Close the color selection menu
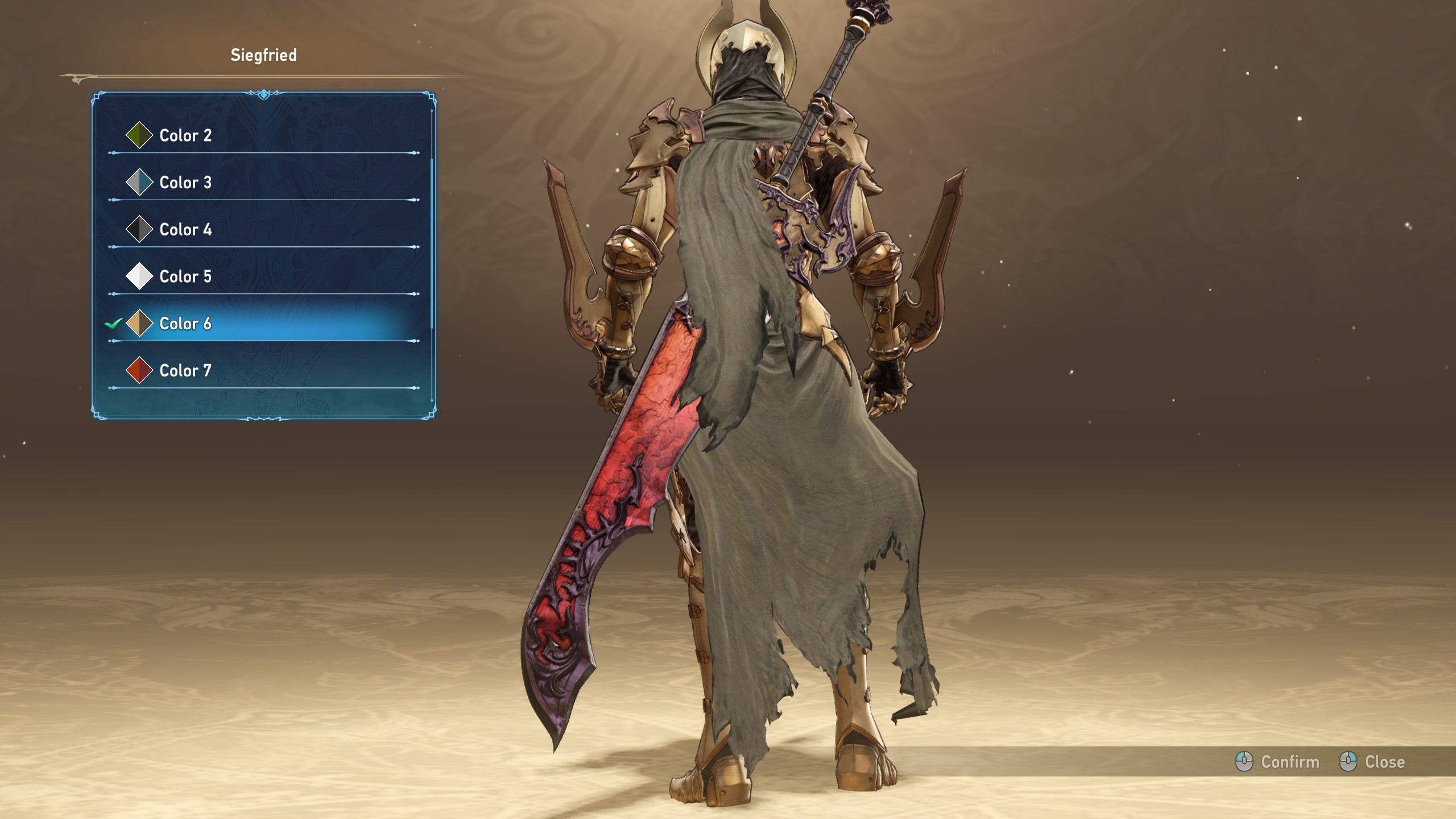Screen dimensions: 1456x819 (1372, 762)
